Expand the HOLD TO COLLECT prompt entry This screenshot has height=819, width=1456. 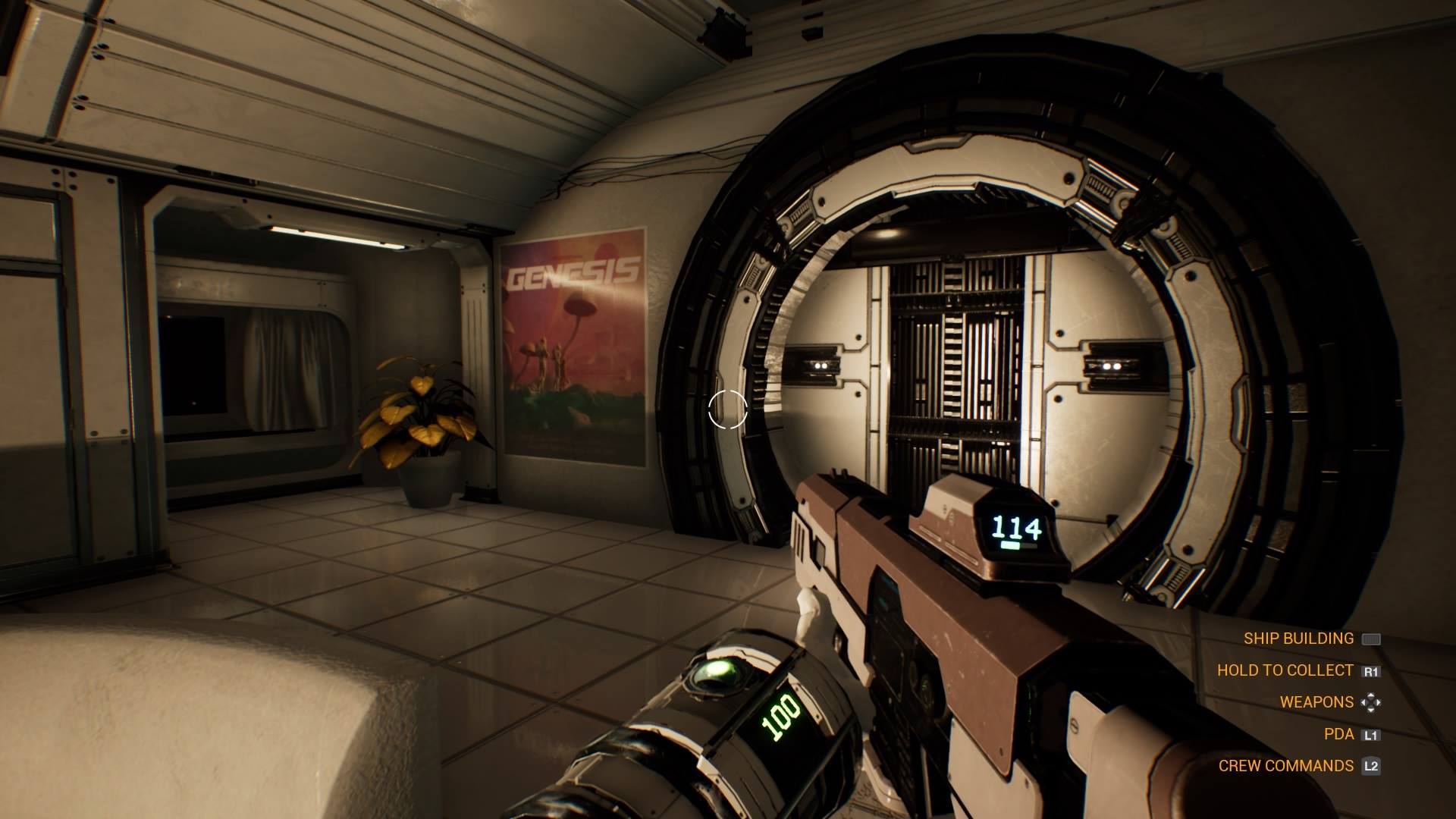pyautogui.click(x=1285, y=670)
